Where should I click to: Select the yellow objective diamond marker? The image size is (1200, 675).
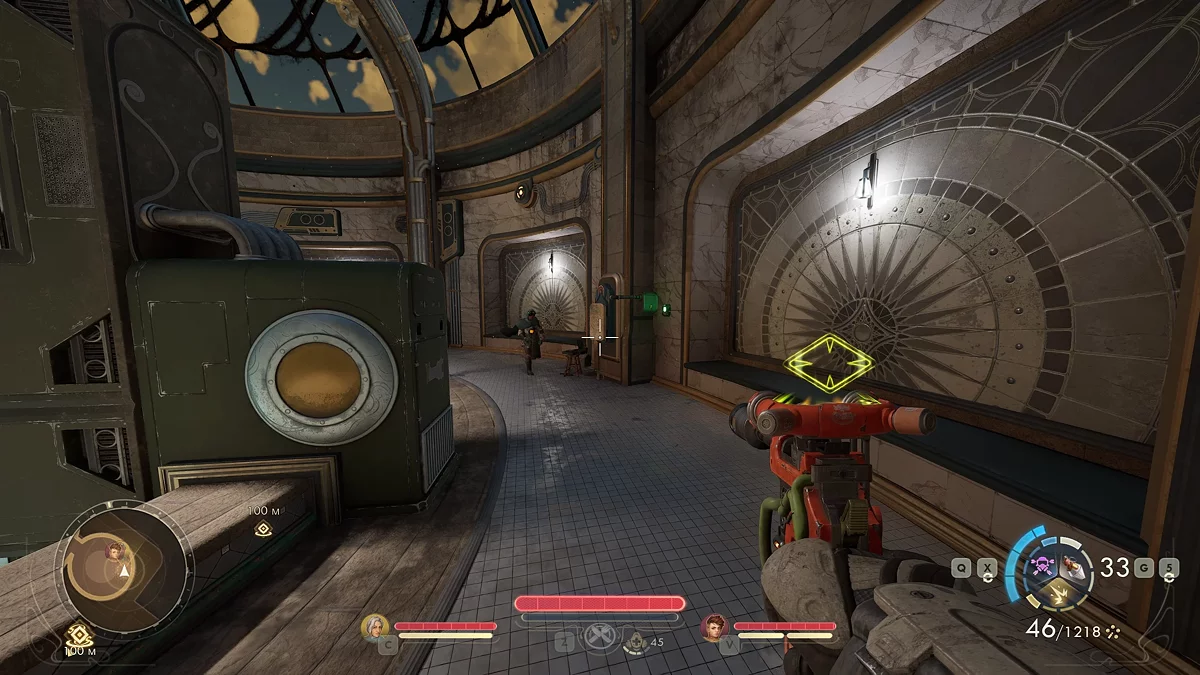point(829,362)
